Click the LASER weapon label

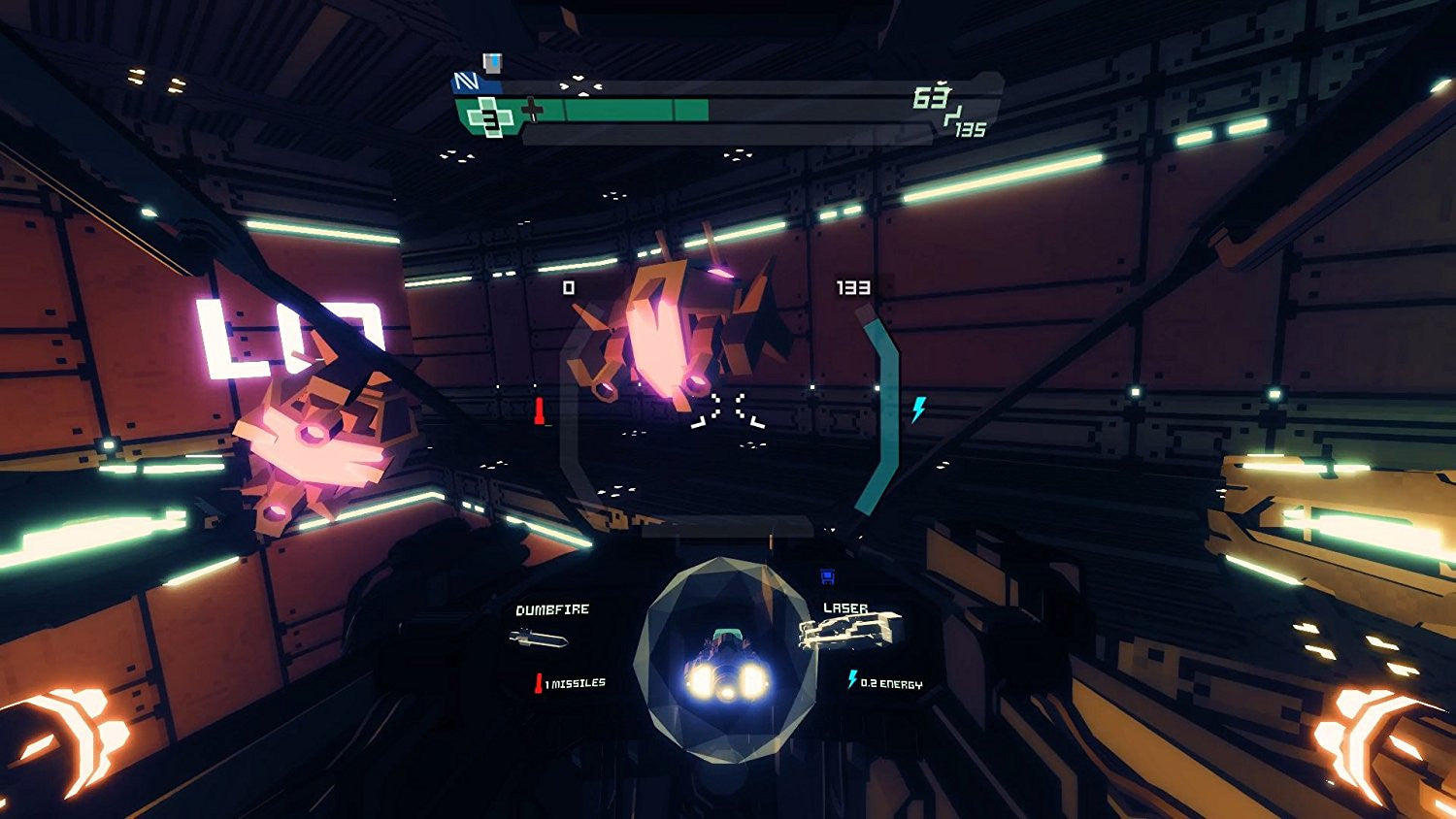tap(846, 608)
